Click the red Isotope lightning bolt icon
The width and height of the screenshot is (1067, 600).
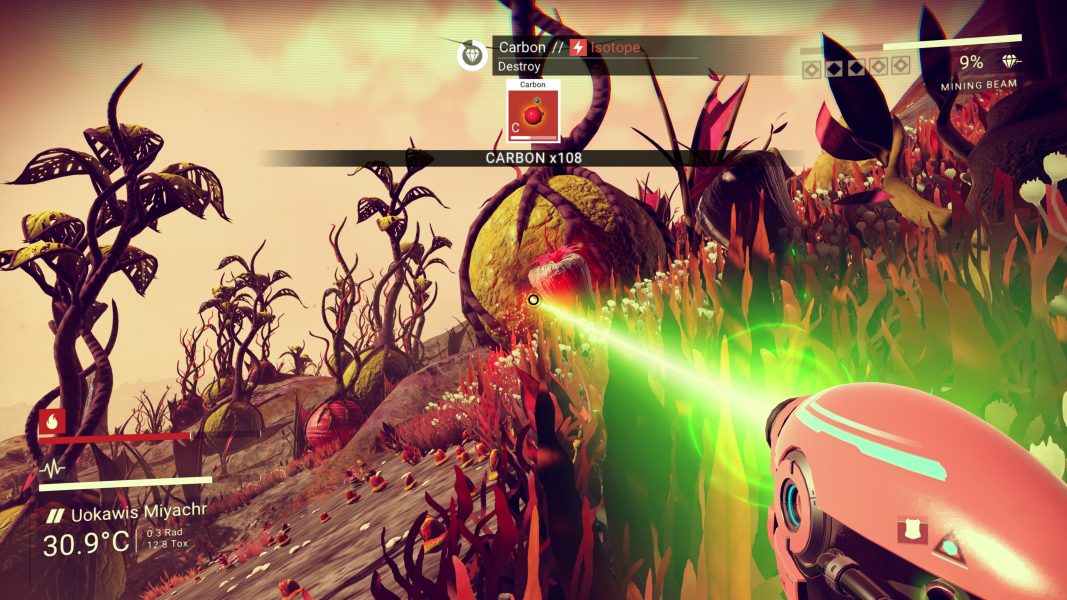coord(578,48)
